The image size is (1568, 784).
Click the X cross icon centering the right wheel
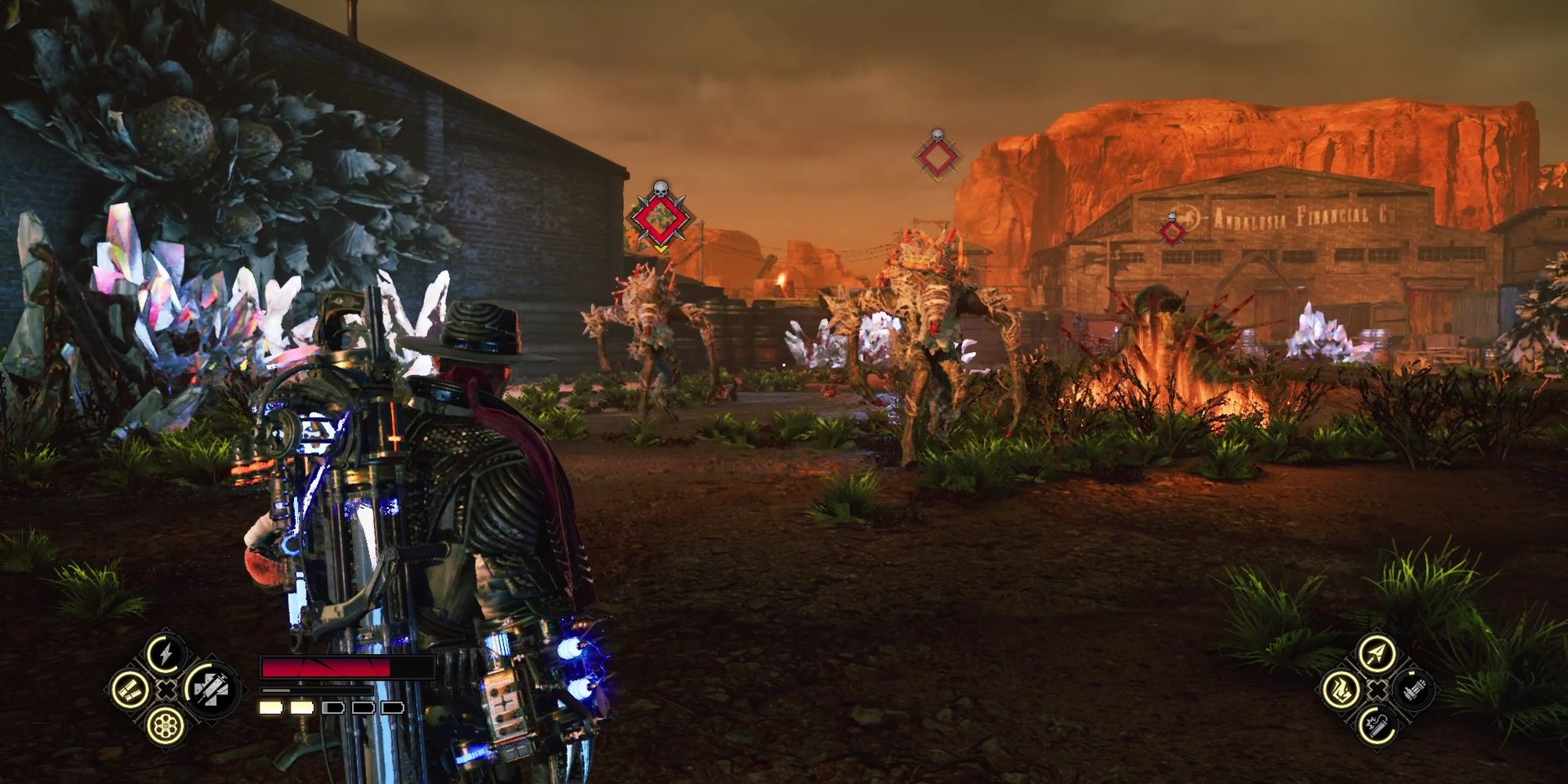point(1376,690)
